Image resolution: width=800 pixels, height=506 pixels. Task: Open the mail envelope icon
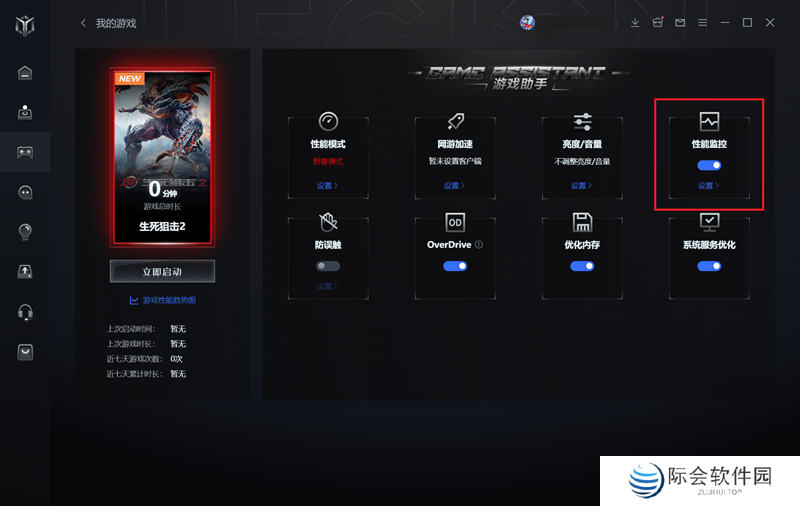[681, 23]
